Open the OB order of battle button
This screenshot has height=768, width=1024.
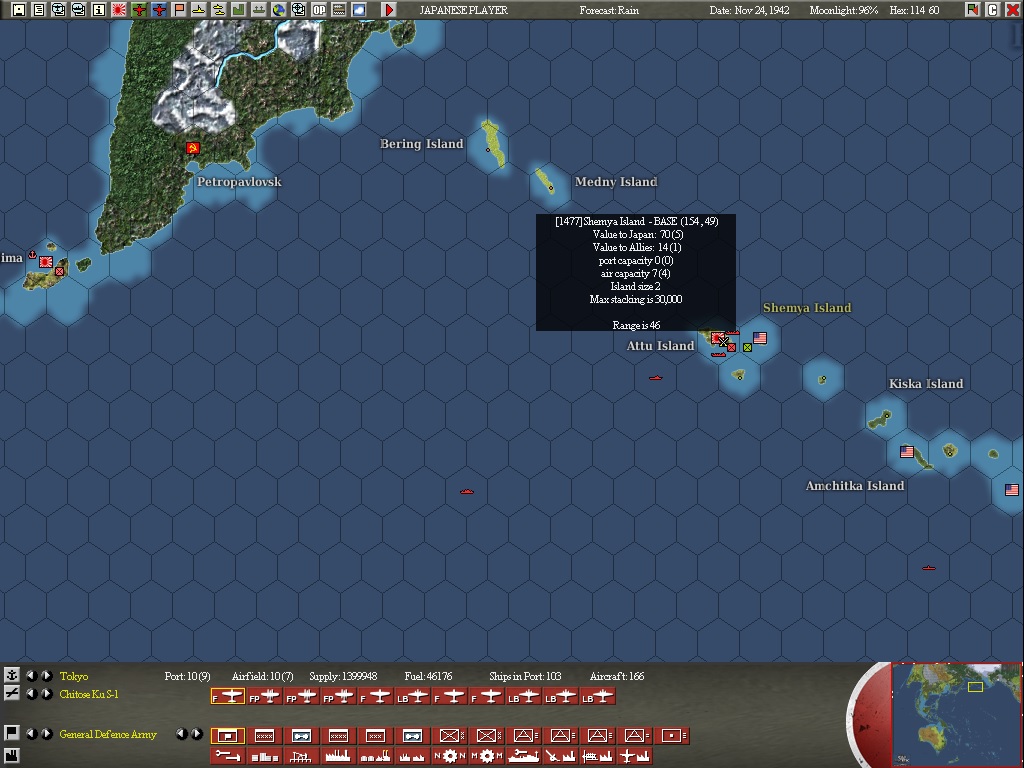click(318, 10)
